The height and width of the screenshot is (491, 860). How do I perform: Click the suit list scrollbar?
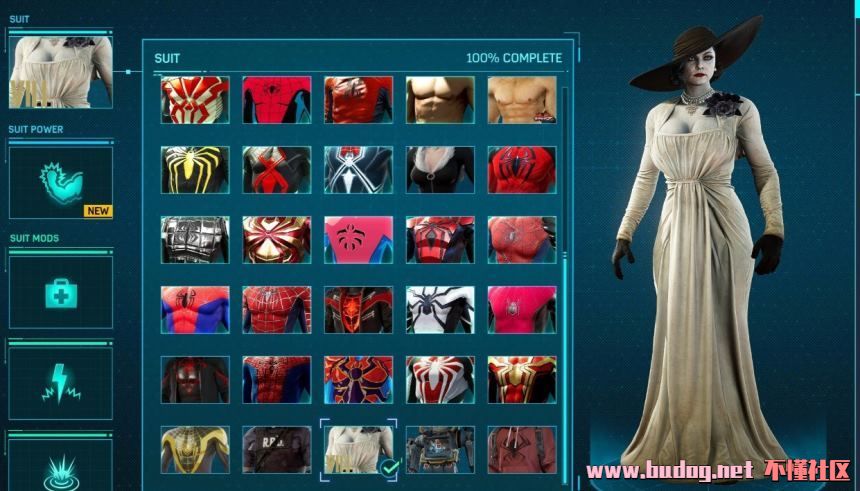coord(565,200)
